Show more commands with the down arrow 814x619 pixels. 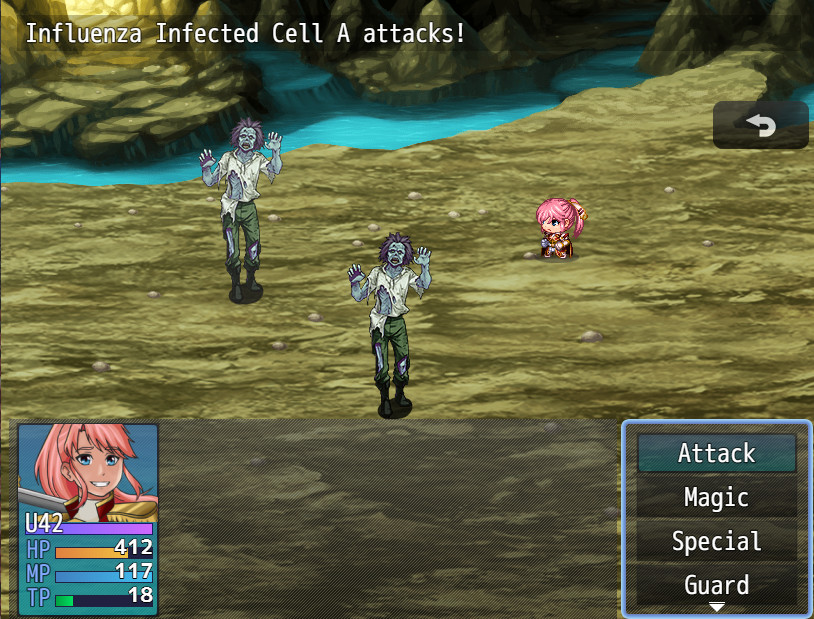[717, 607]
